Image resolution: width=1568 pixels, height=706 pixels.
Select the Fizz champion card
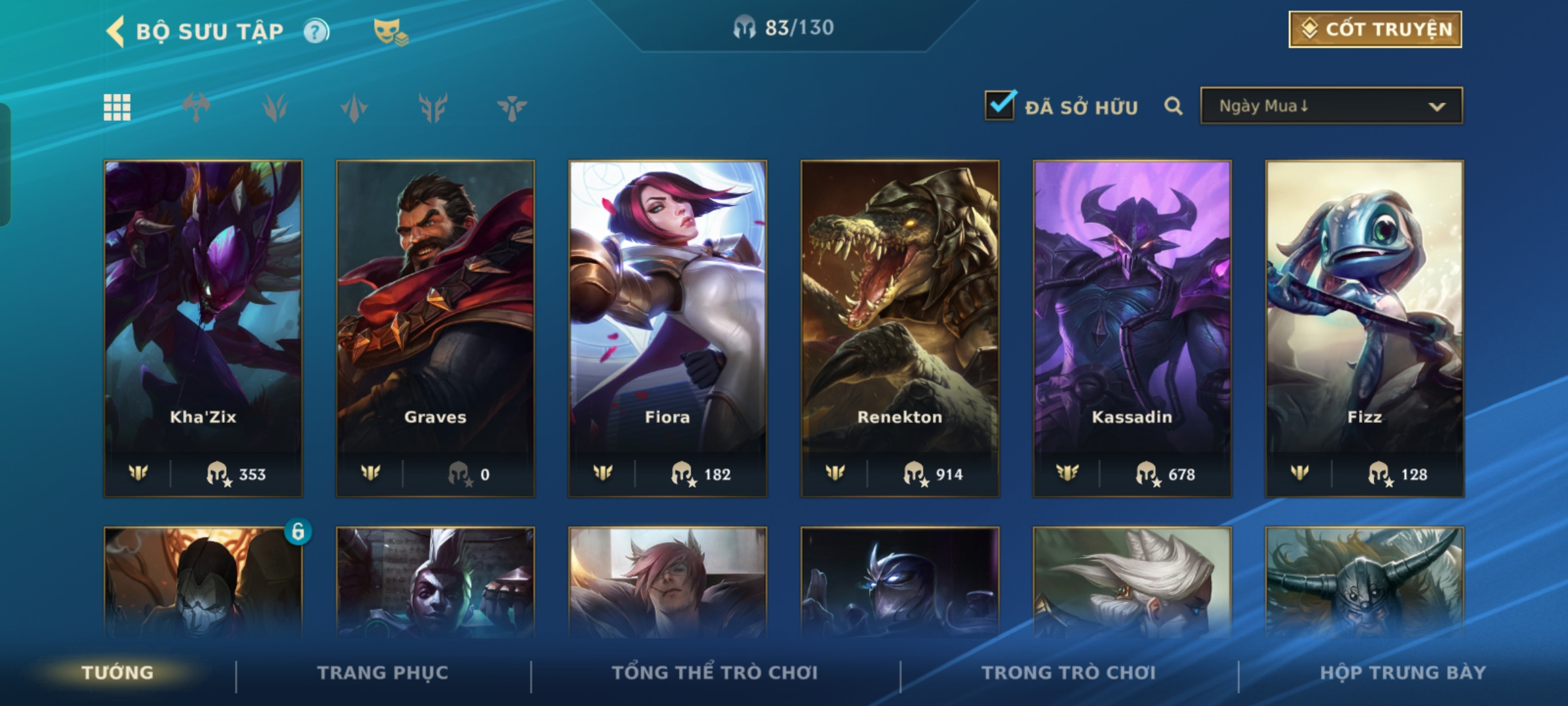[x=1364, y=328]
